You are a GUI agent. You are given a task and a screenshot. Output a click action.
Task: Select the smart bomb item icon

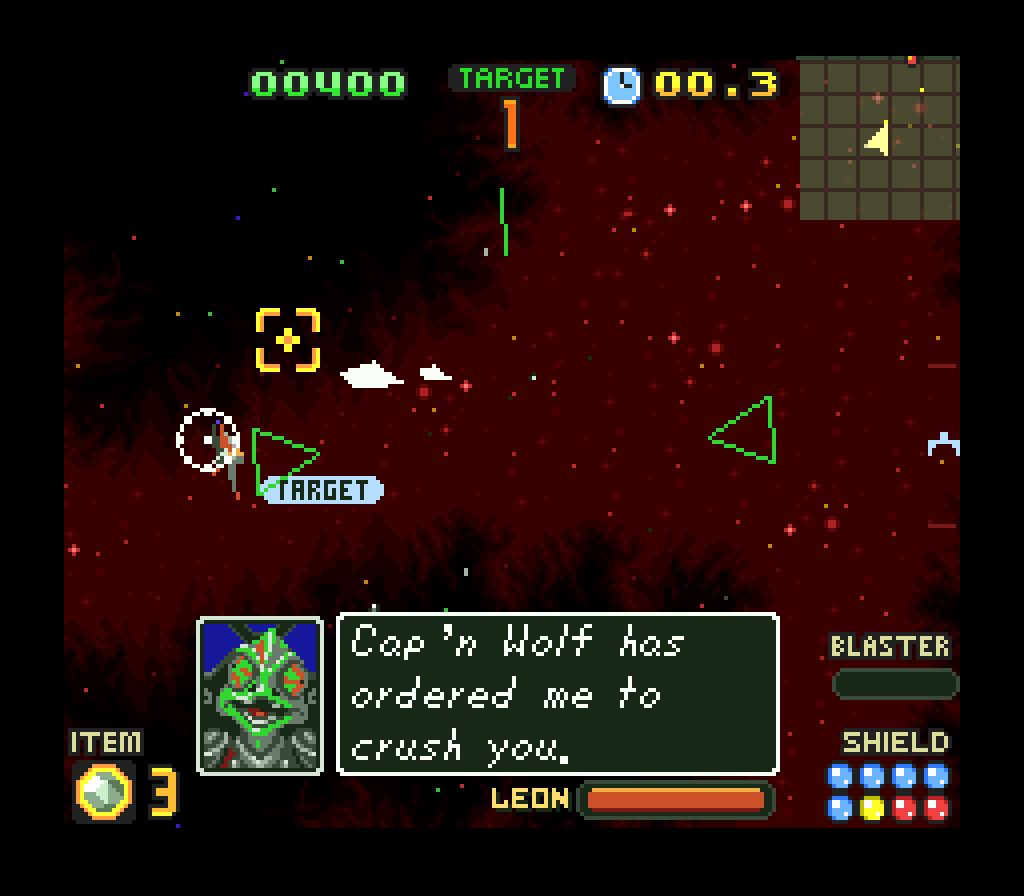104,792
